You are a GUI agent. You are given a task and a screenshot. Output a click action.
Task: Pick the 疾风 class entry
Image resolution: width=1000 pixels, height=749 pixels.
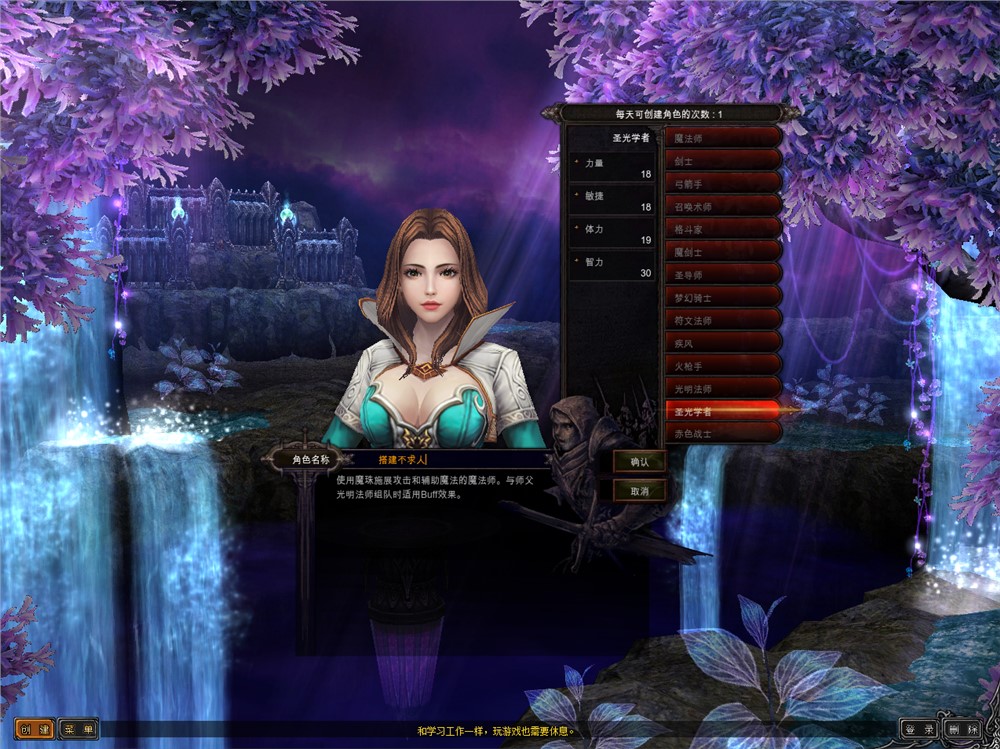click(723, 343)
